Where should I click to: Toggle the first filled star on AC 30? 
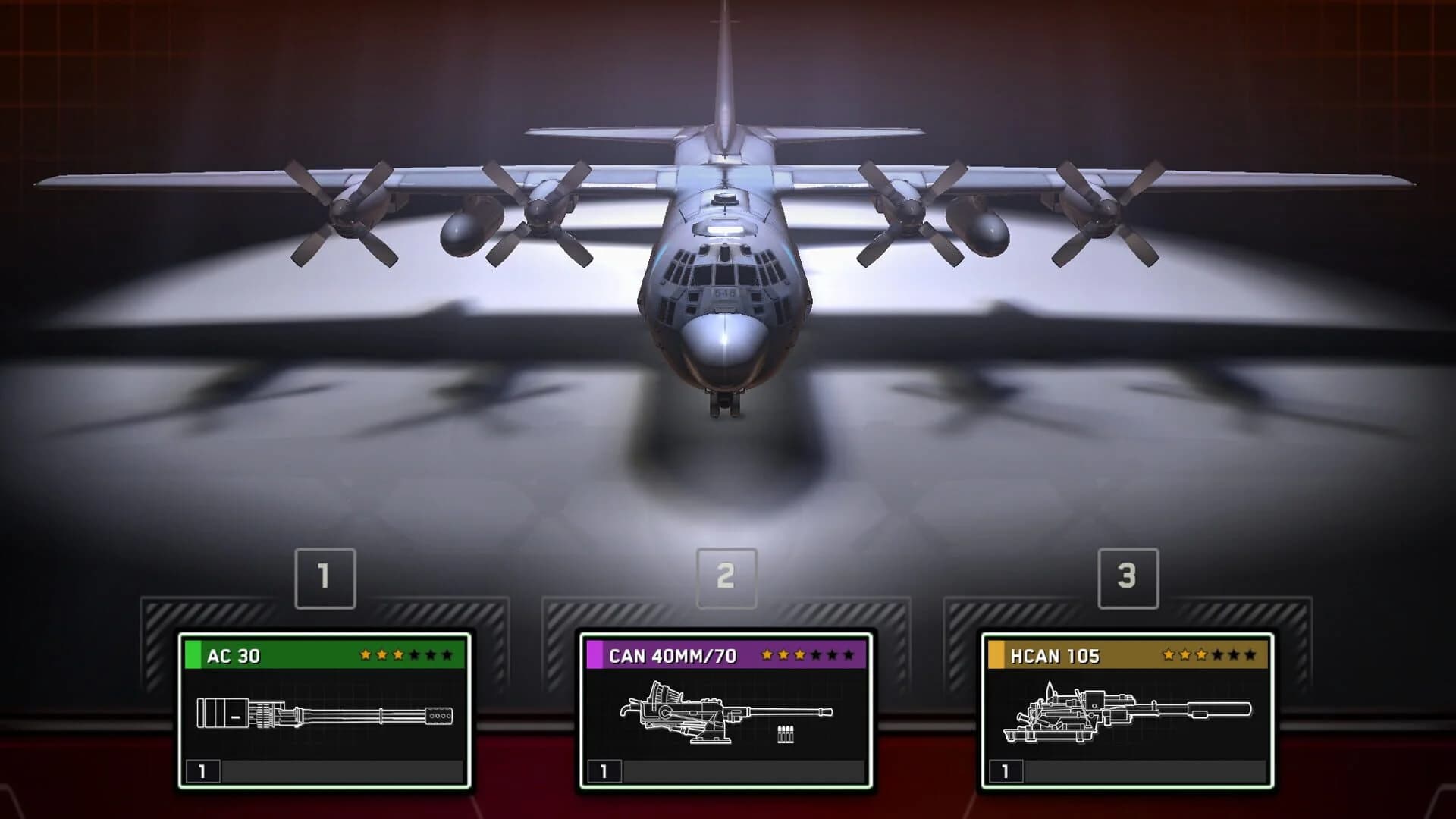point(366,655)
